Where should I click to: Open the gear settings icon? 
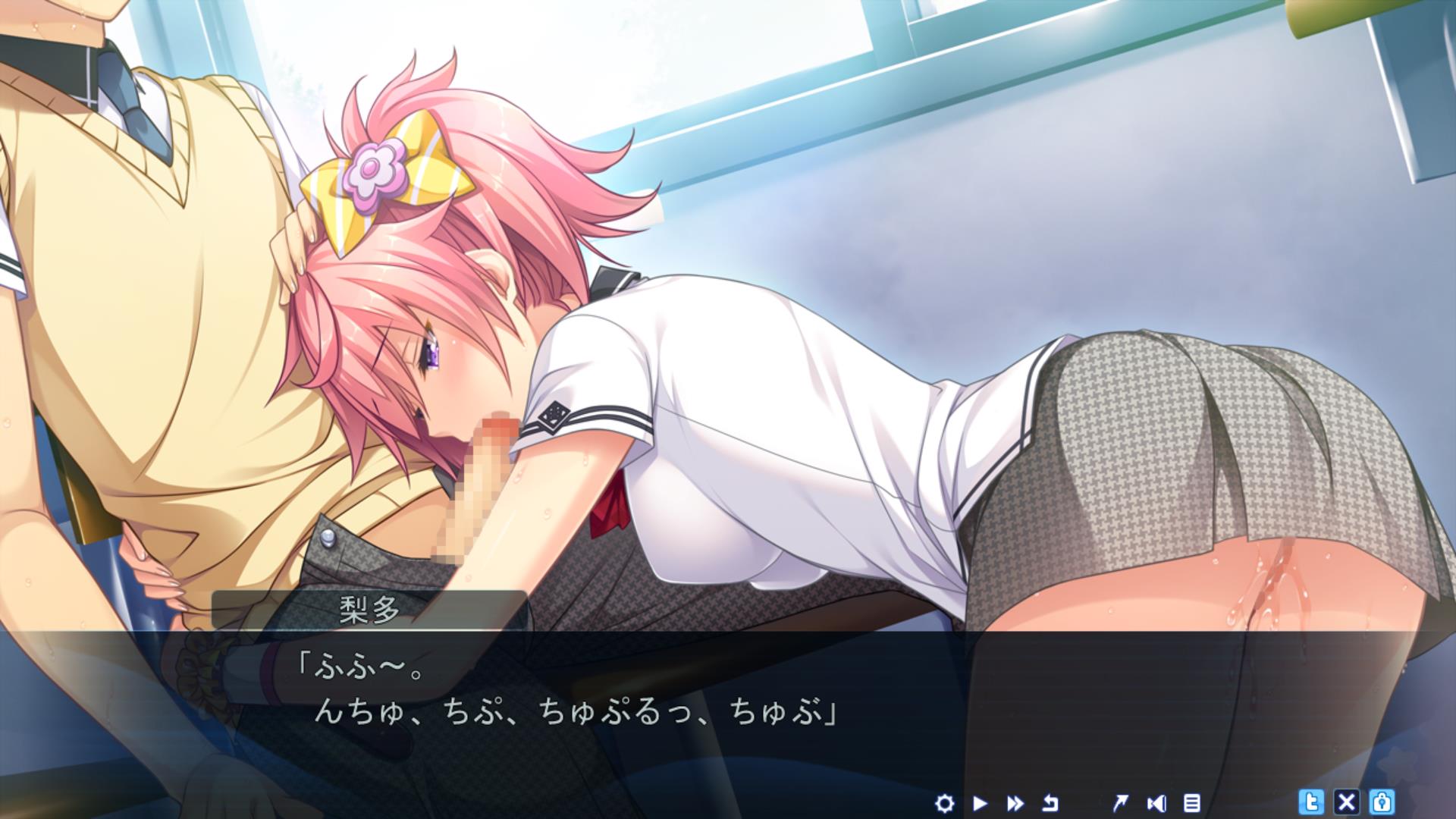point(944,802)
